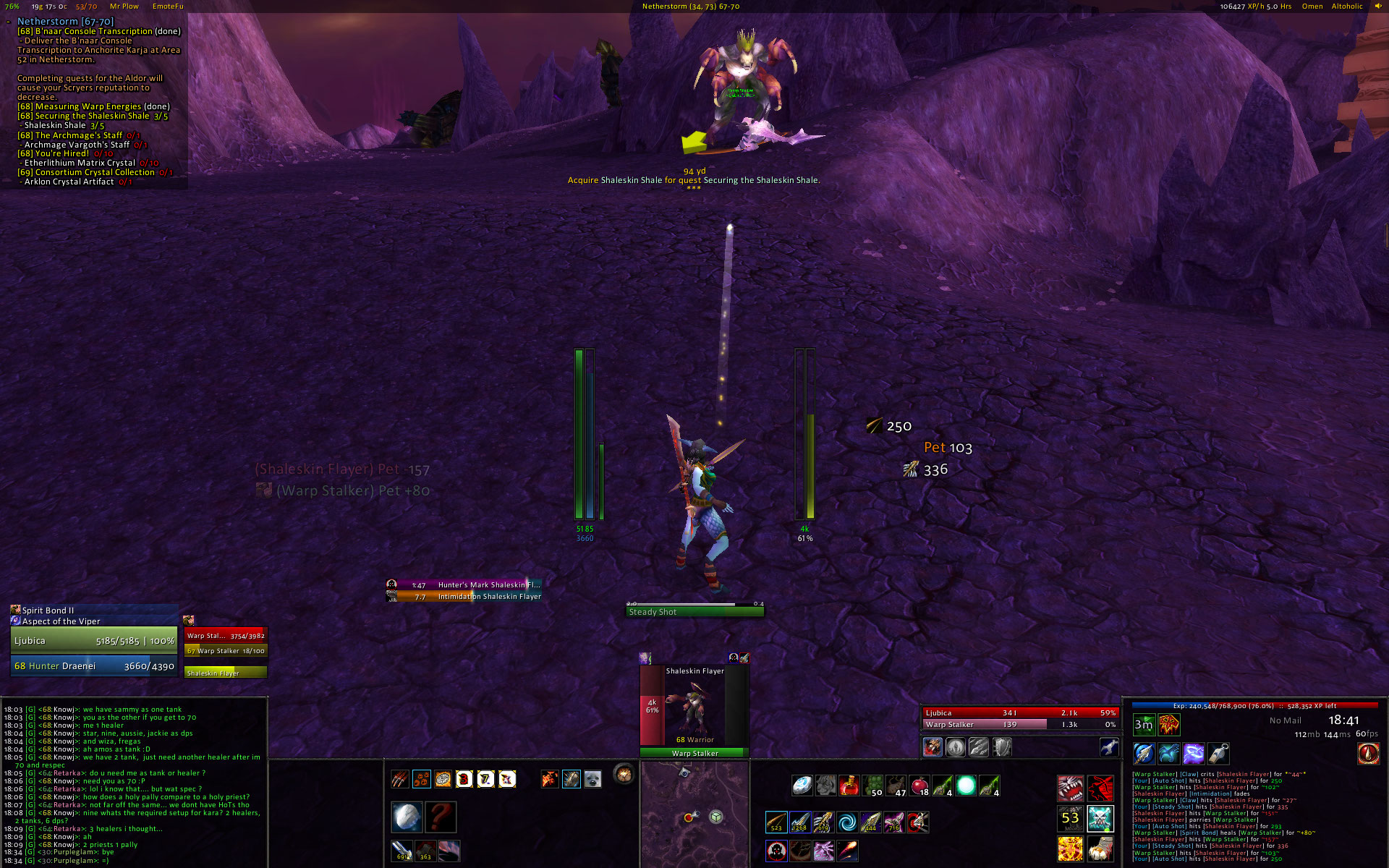Activate the red health potion slot
The image size is (1389, 868).
[849, 786]
